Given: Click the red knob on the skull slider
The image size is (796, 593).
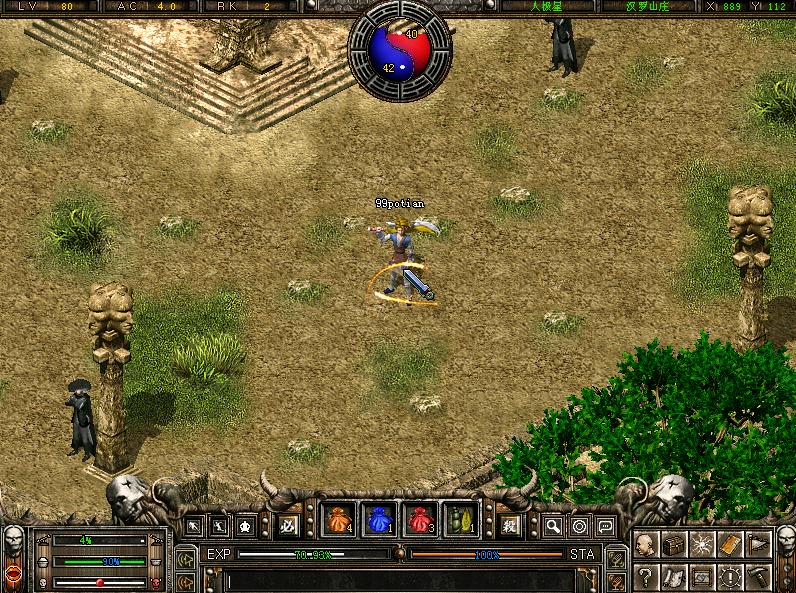Looking at the screenshot, I should (x=99, y=582).
